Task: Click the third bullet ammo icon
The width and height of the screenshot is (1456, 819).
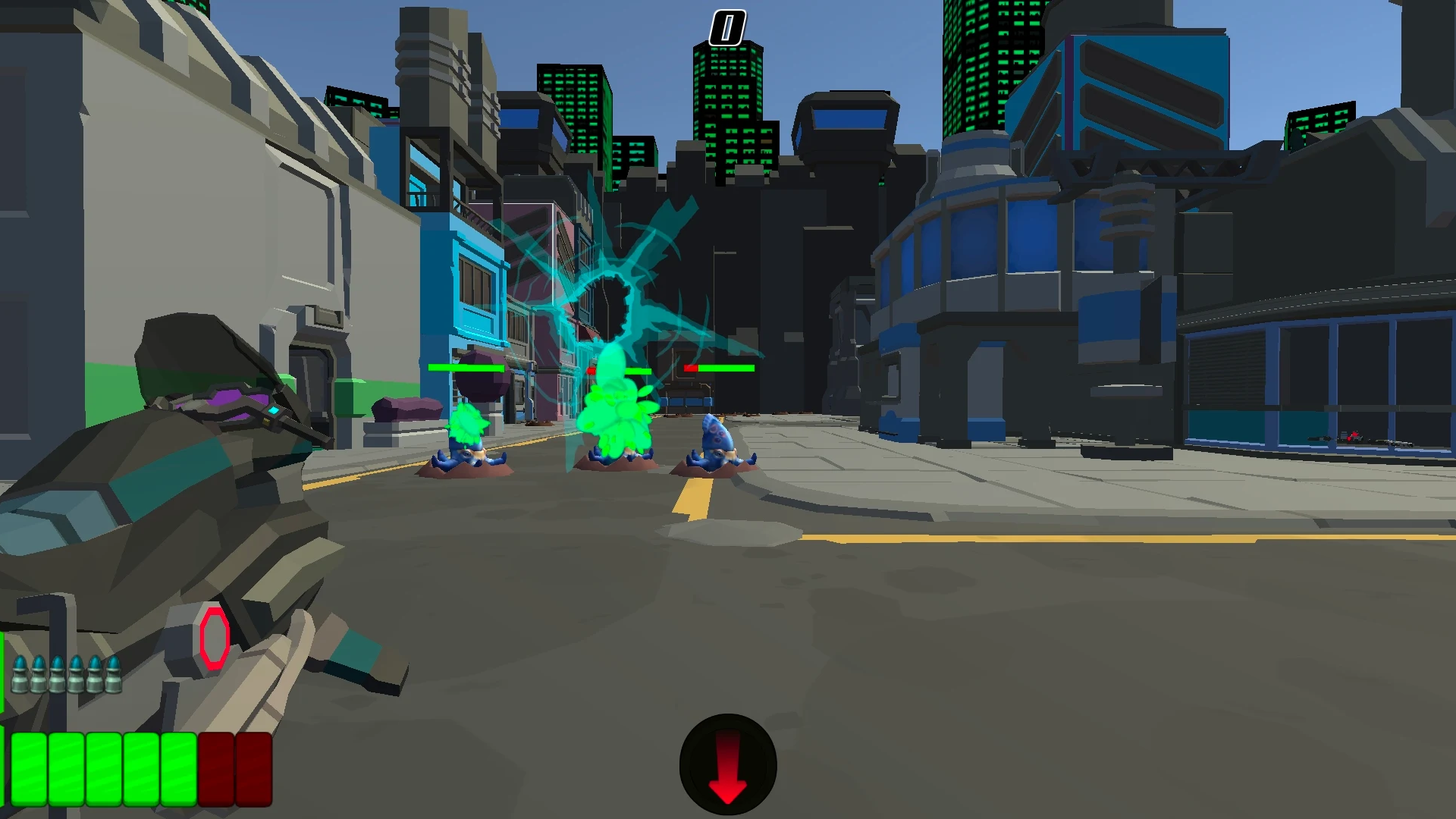Action: pos(58,673)
